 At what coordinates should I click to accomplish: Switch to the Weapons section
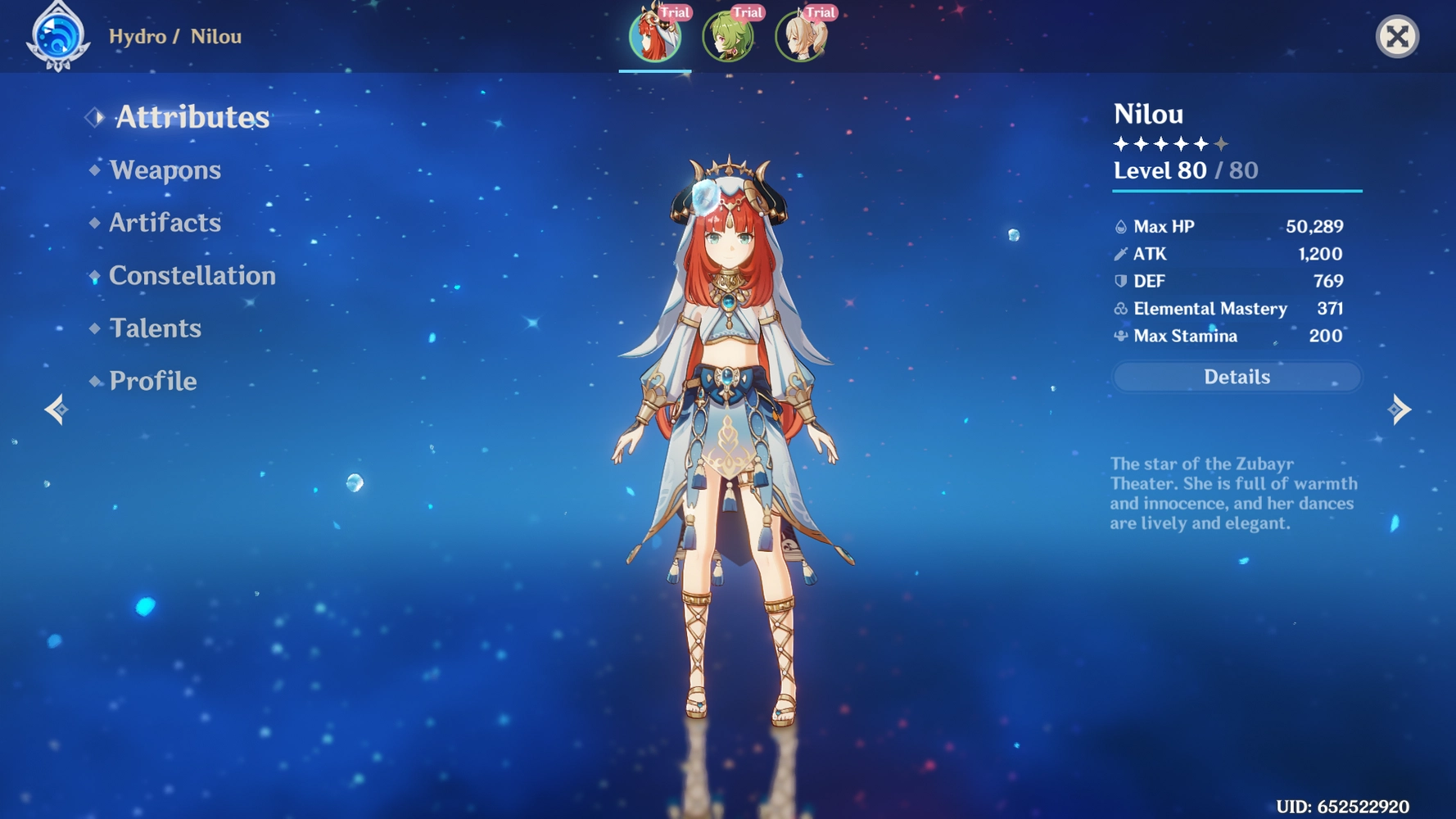point(165,170)
